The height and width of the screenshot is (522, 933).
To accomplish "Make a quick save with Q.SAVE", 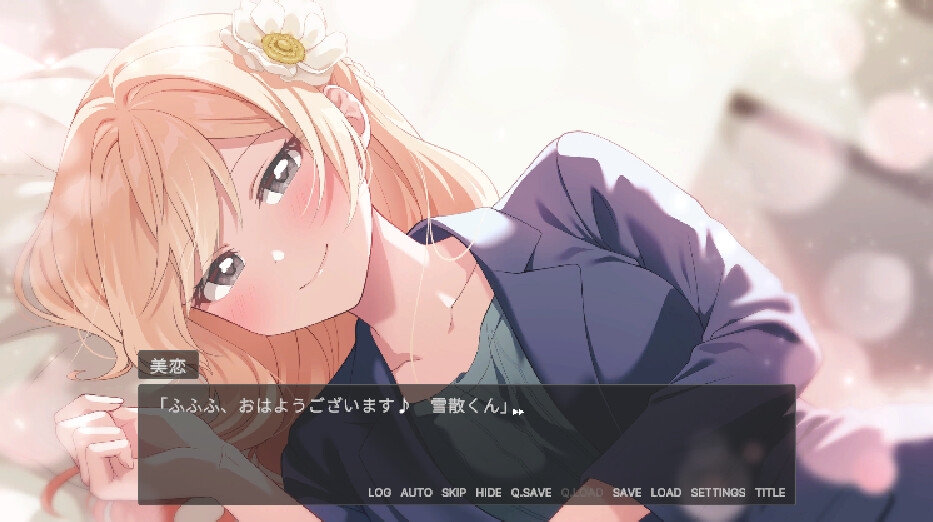I will 531,493.
